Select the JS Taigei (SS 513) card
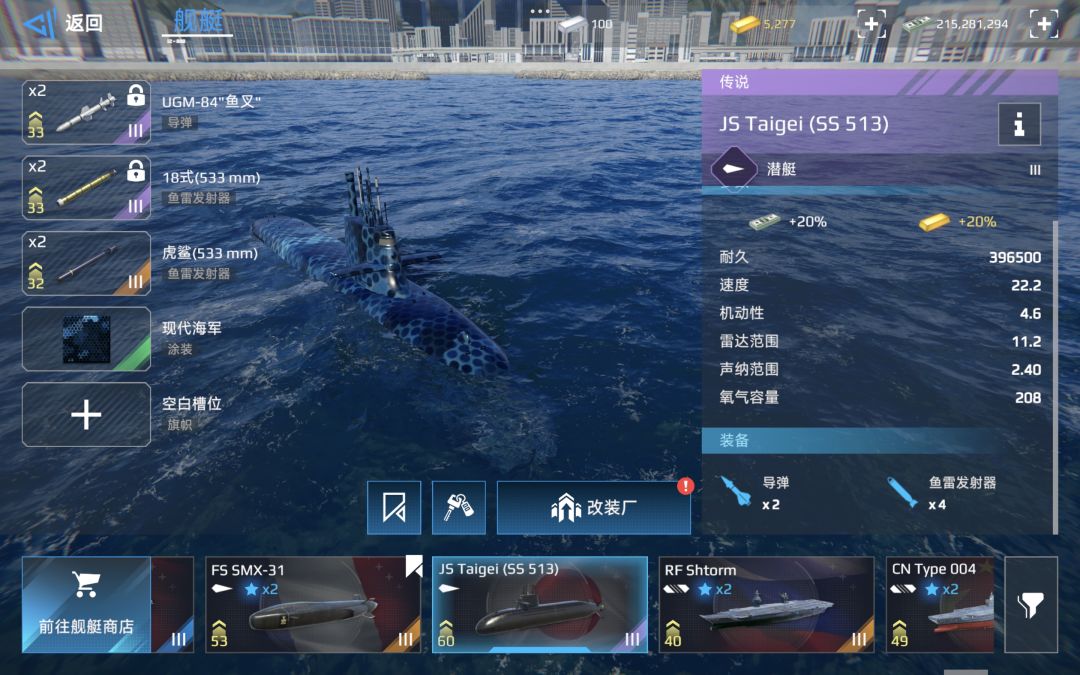 click(540, 604)
